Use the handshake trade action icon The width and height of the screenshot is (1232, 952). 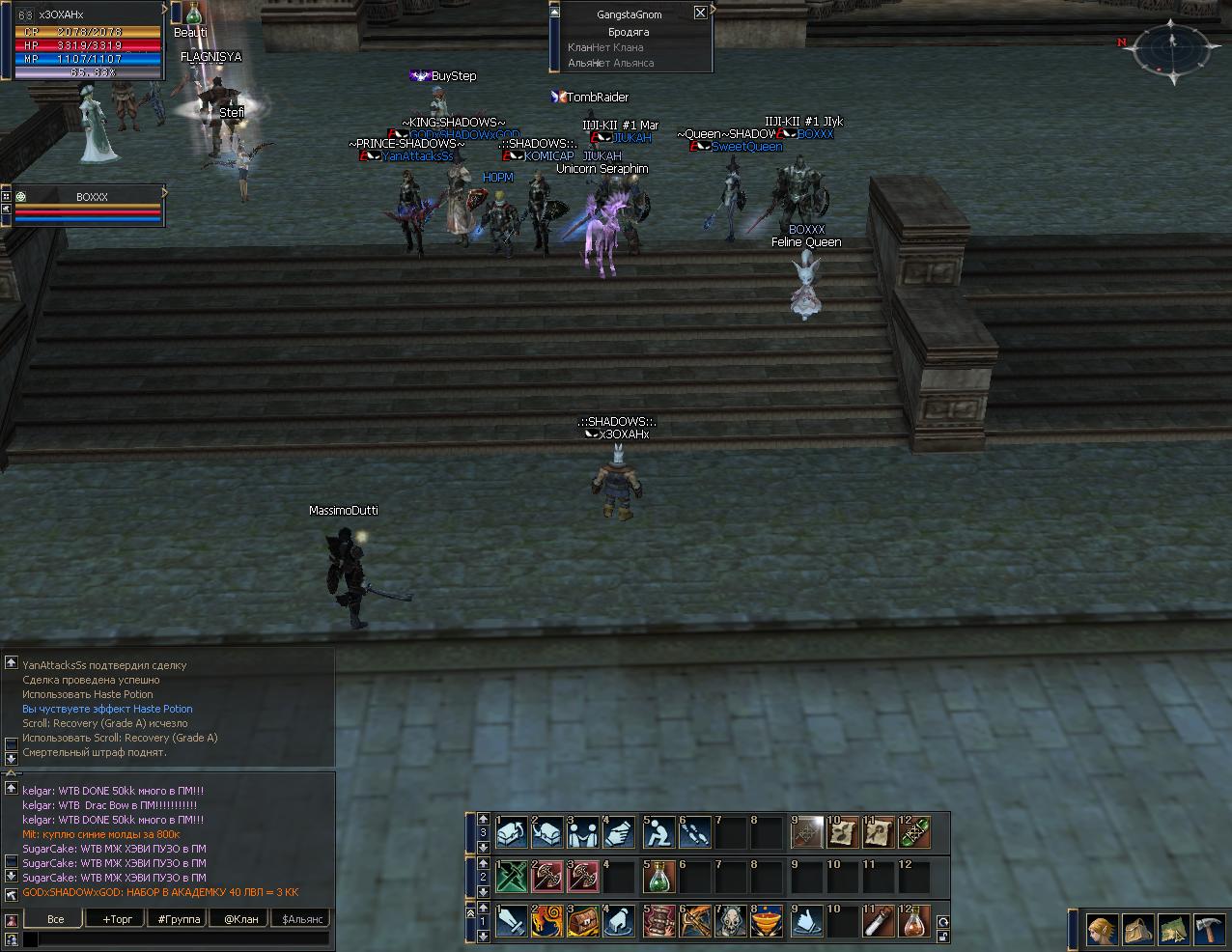click(x=622, y=832)
